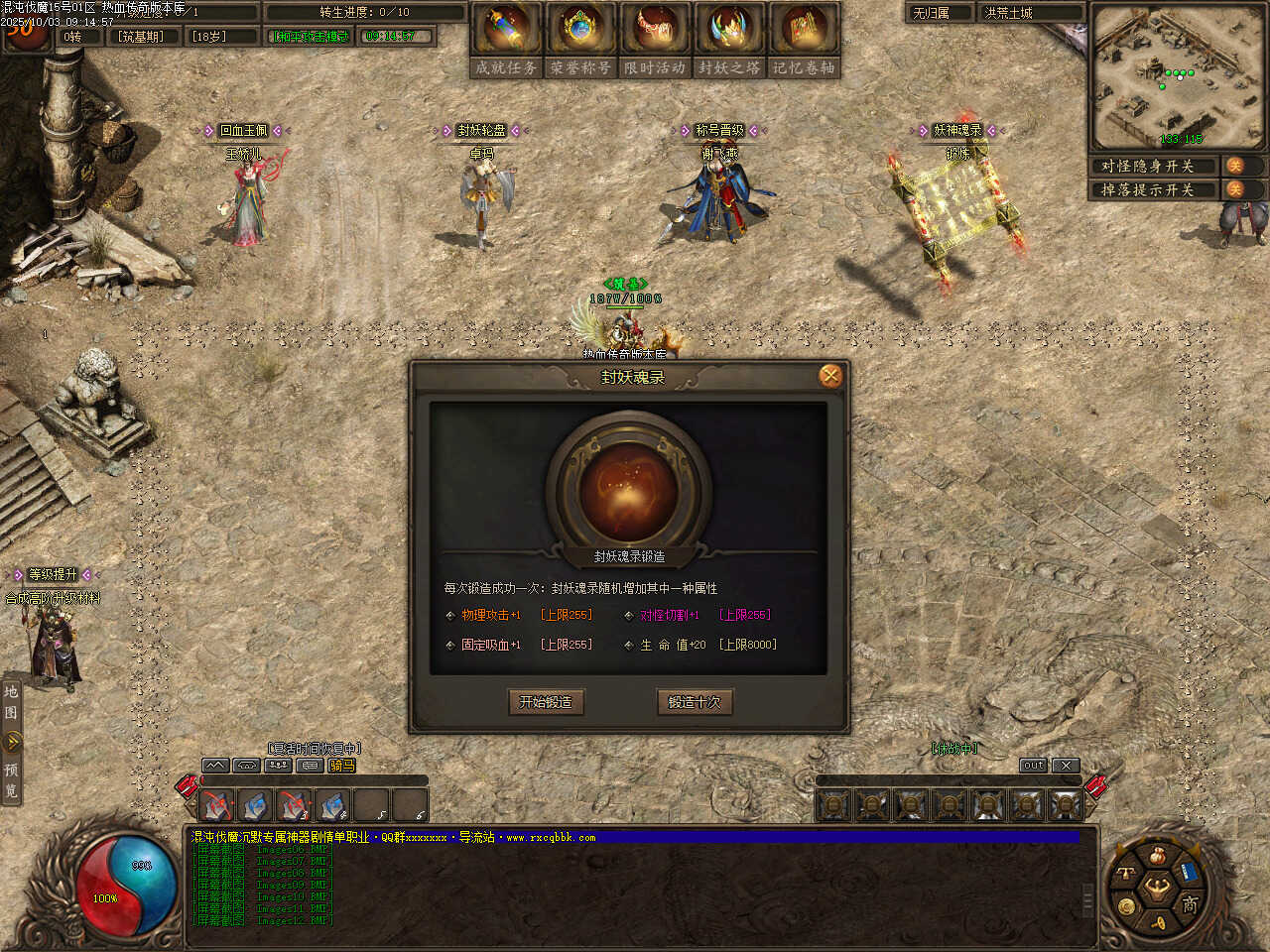Switch the 和平攻击模式 attack mode
The height and width of the screenshot is (952, 1270).
point(312,37)
